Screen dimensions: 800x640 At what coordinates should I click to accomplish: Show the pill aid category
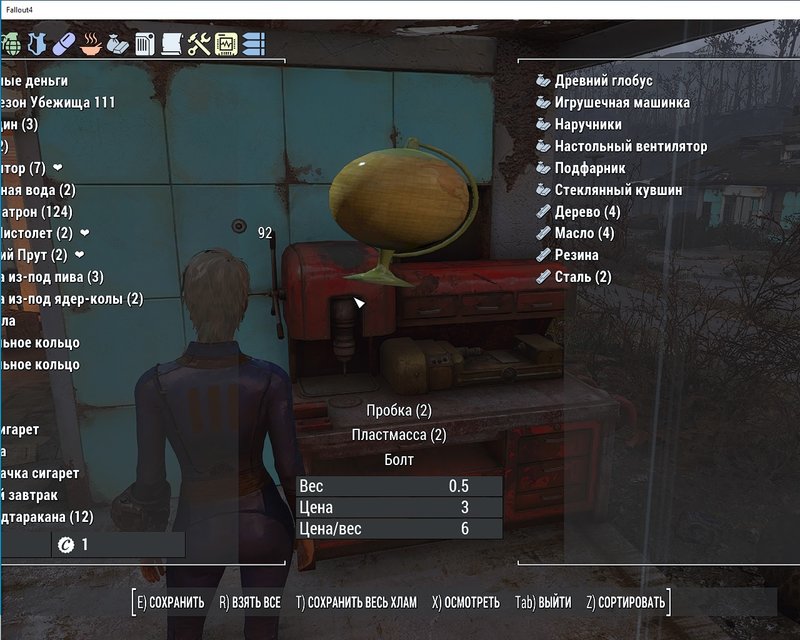click(x=63, y=45)
